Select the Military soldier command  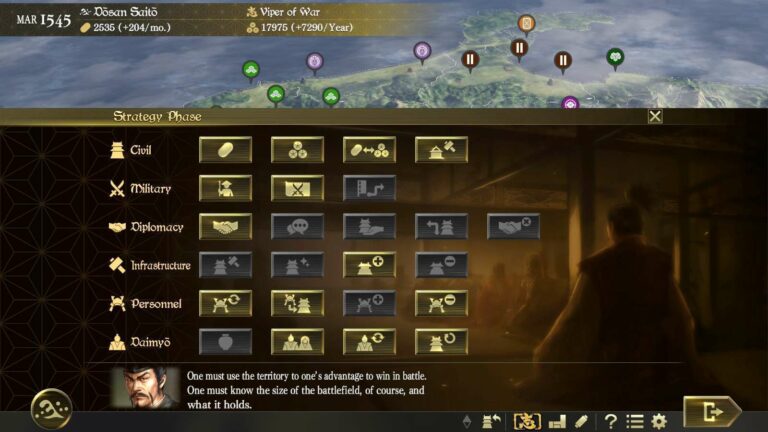pos(225,188)
